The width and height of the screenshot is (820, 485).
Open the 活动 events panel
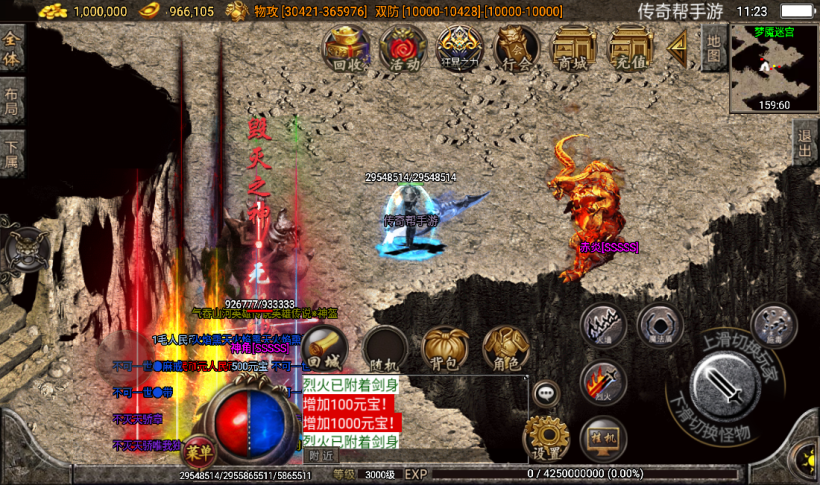pyautogui.click(x=404, y=48)
